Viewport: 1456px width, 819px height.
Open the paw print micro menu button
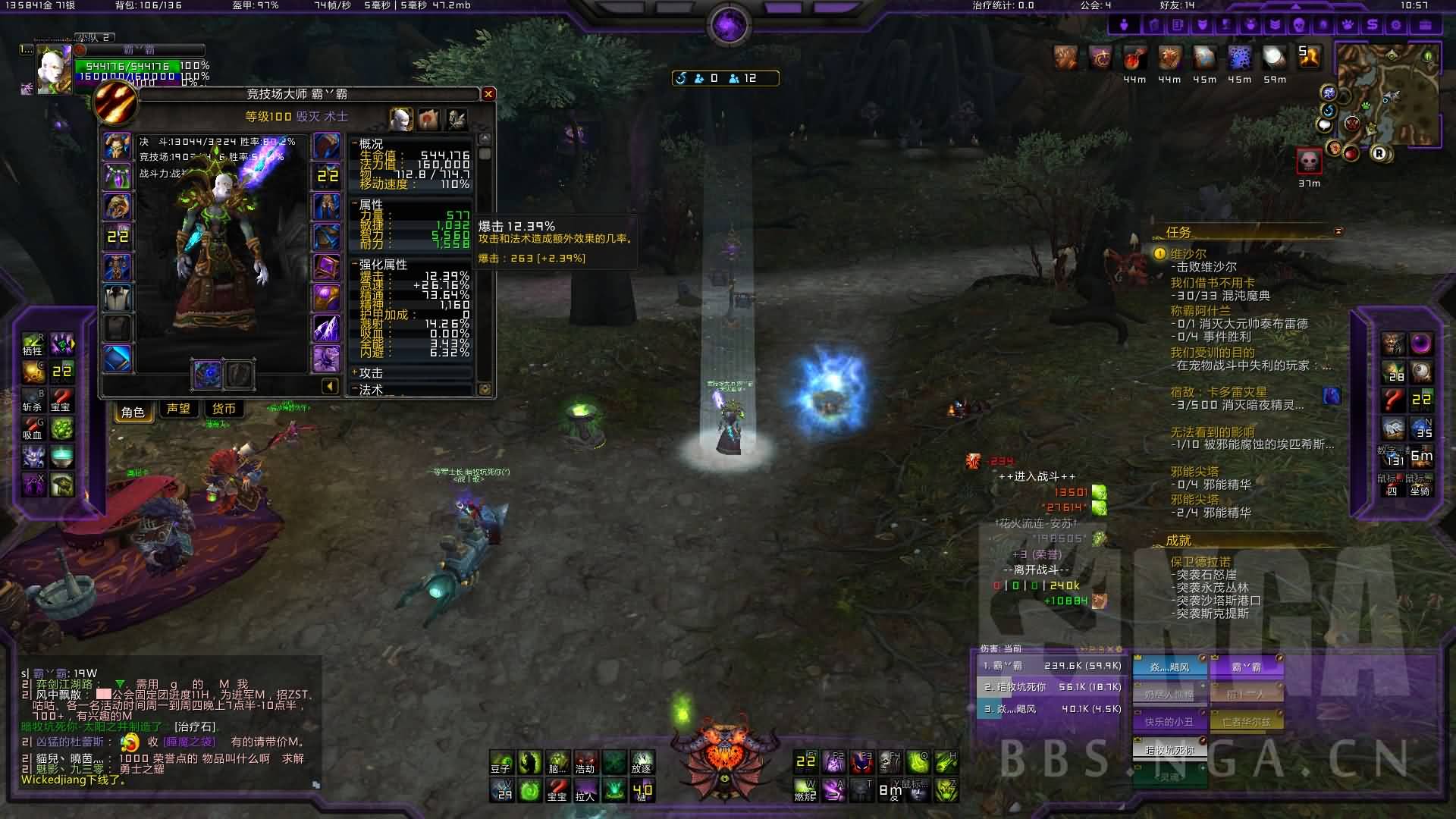pos(1347,25)
